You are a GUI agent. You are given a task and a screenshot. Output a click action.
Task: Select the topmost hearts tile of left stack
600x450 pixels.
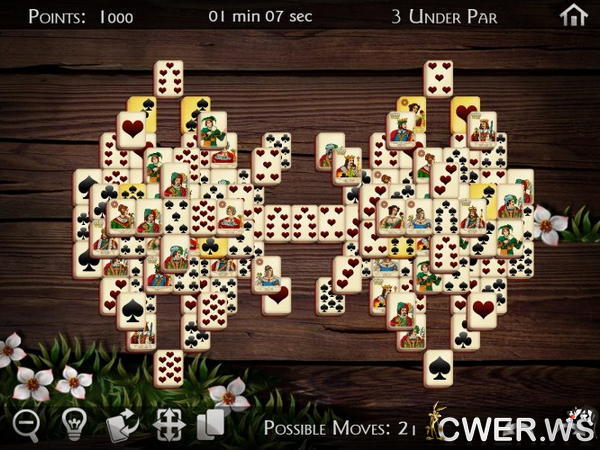pyautogui.click(x=168, y=78)
